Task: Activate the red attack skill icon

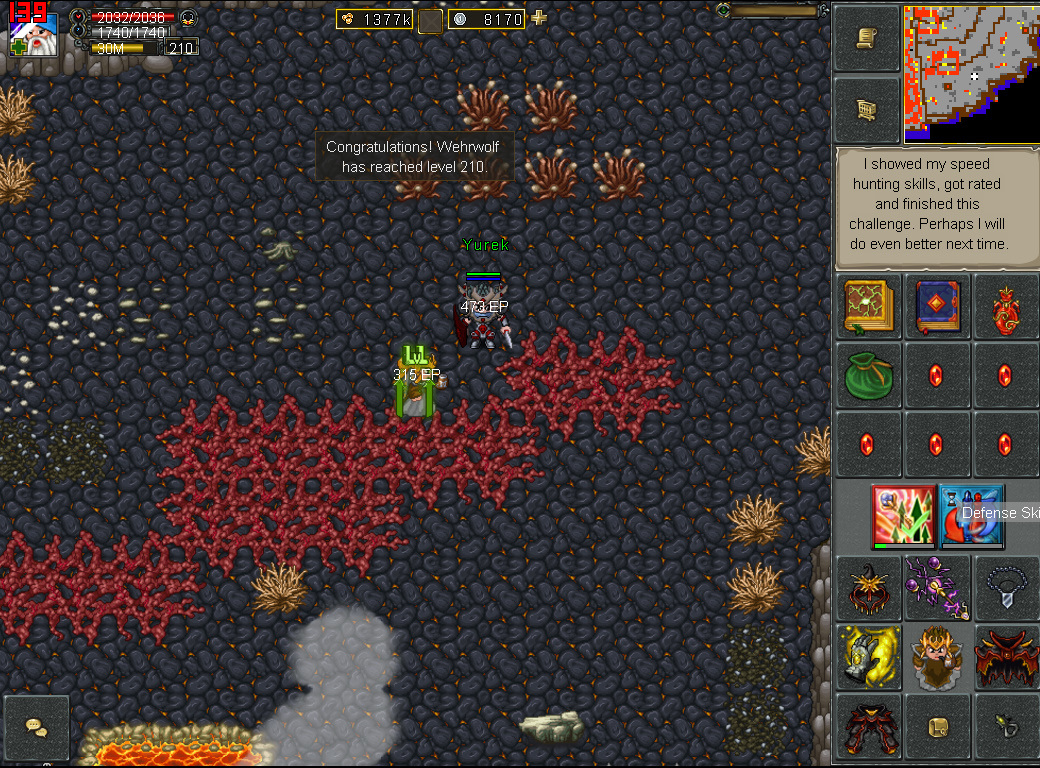Action: [x=903, y=515]
